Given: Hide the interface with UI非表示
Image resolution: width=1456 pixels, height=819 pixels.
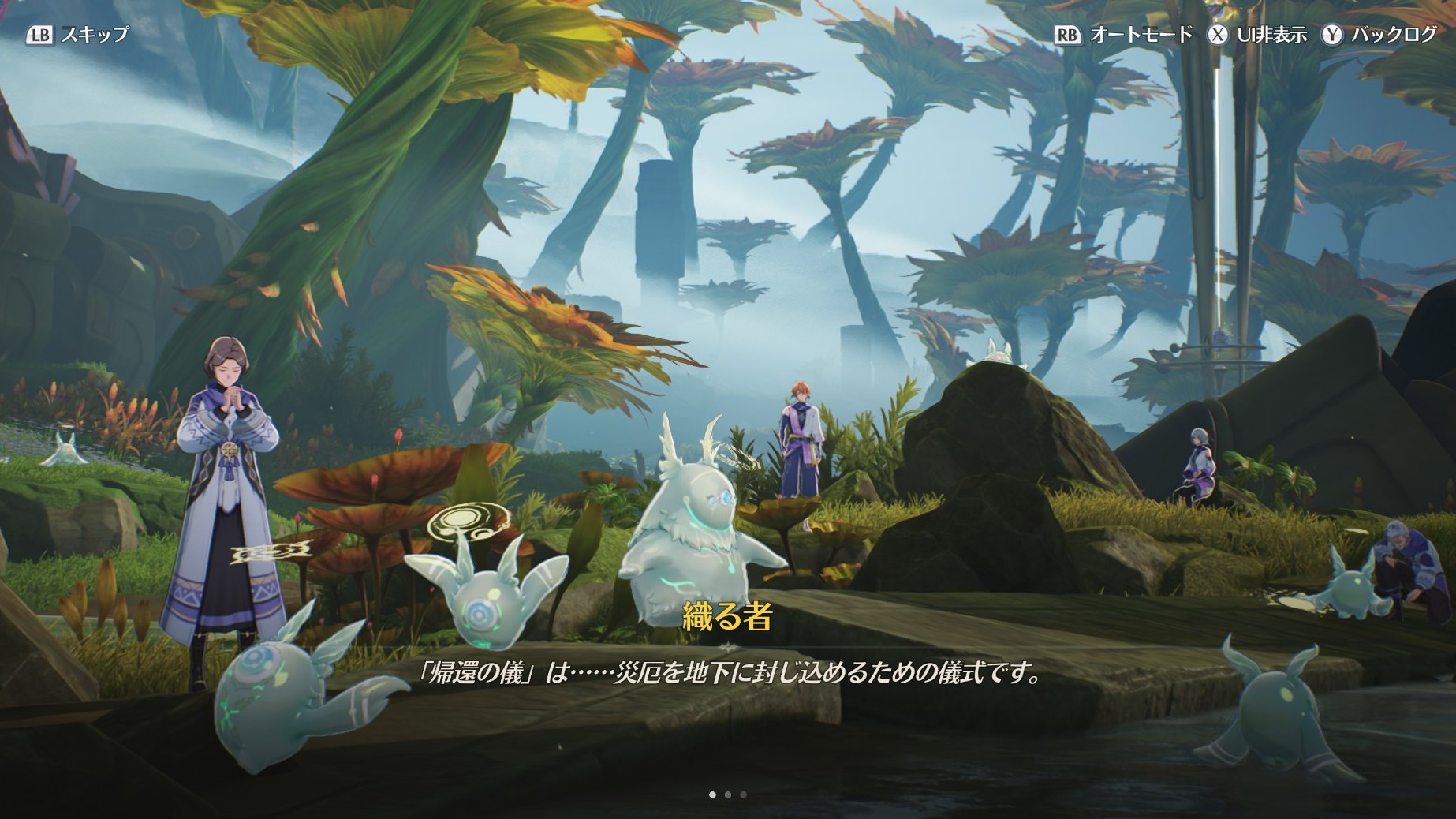Looking at the screenshot, I should [1258, 35].
